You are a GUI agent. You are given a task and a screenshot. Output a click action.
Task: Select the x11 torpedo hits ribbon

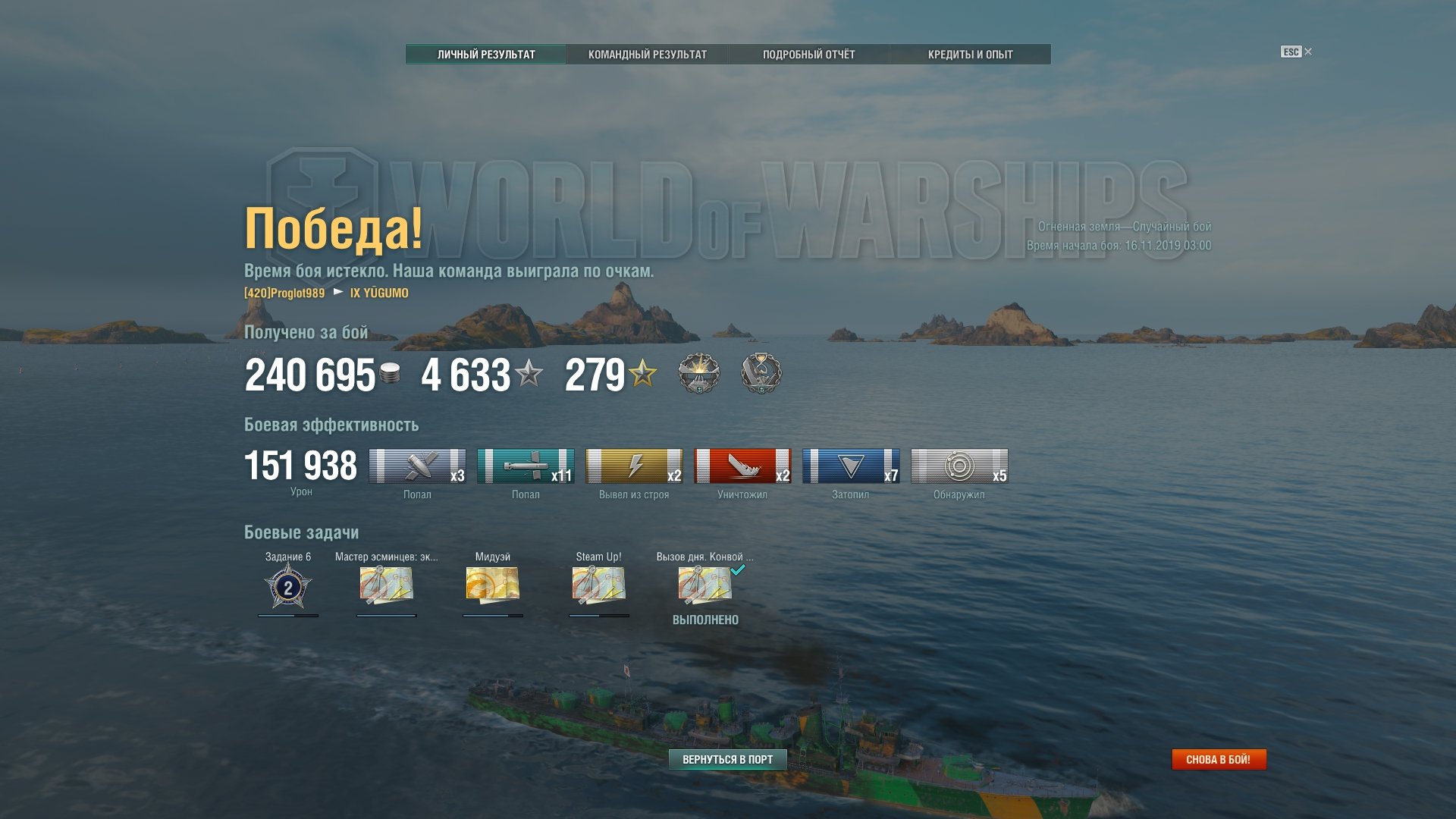526,466
